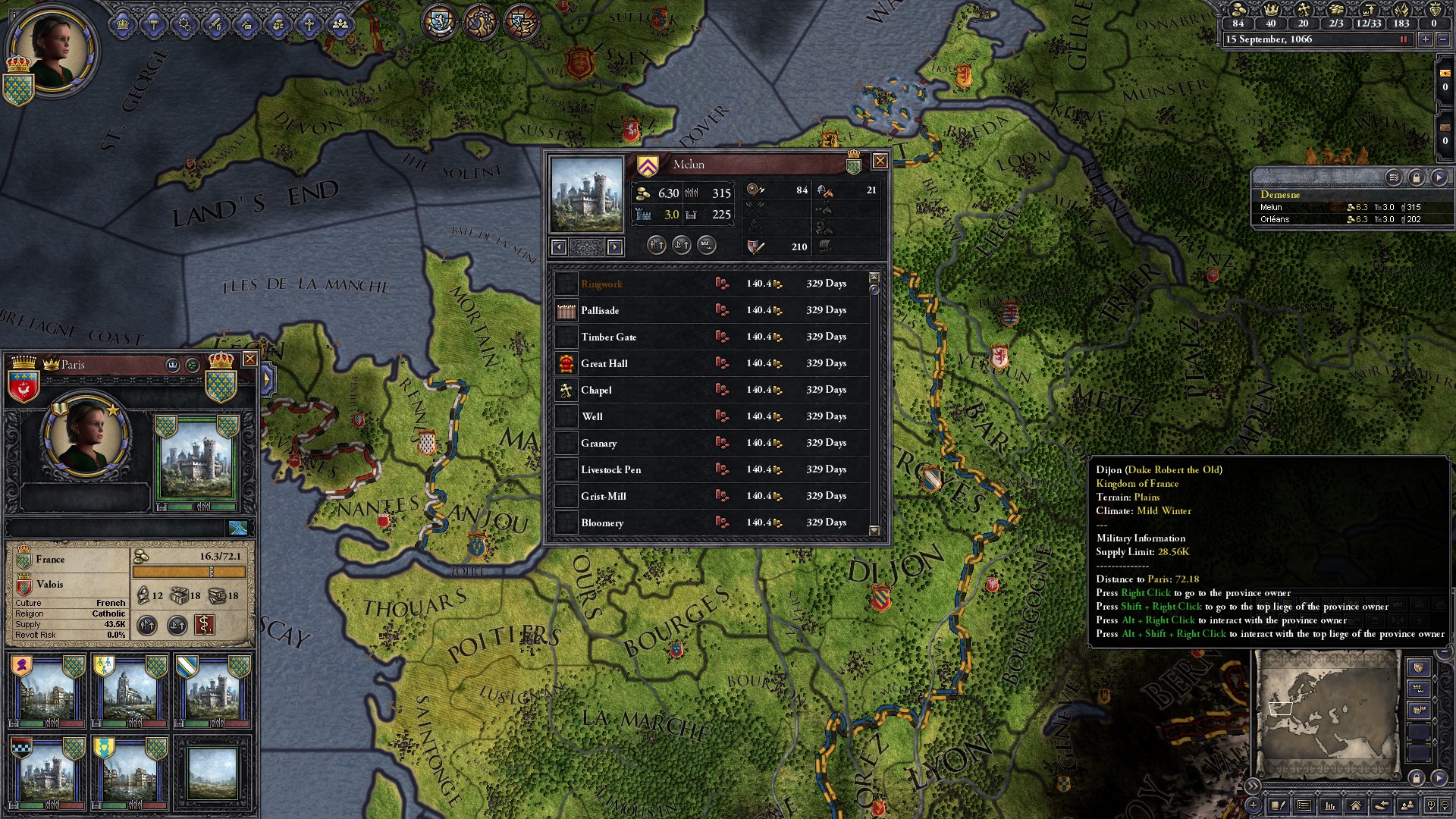Click the Europe minimap
The height and width of the screenshot is (819, 1456).
coord(1326,714)
